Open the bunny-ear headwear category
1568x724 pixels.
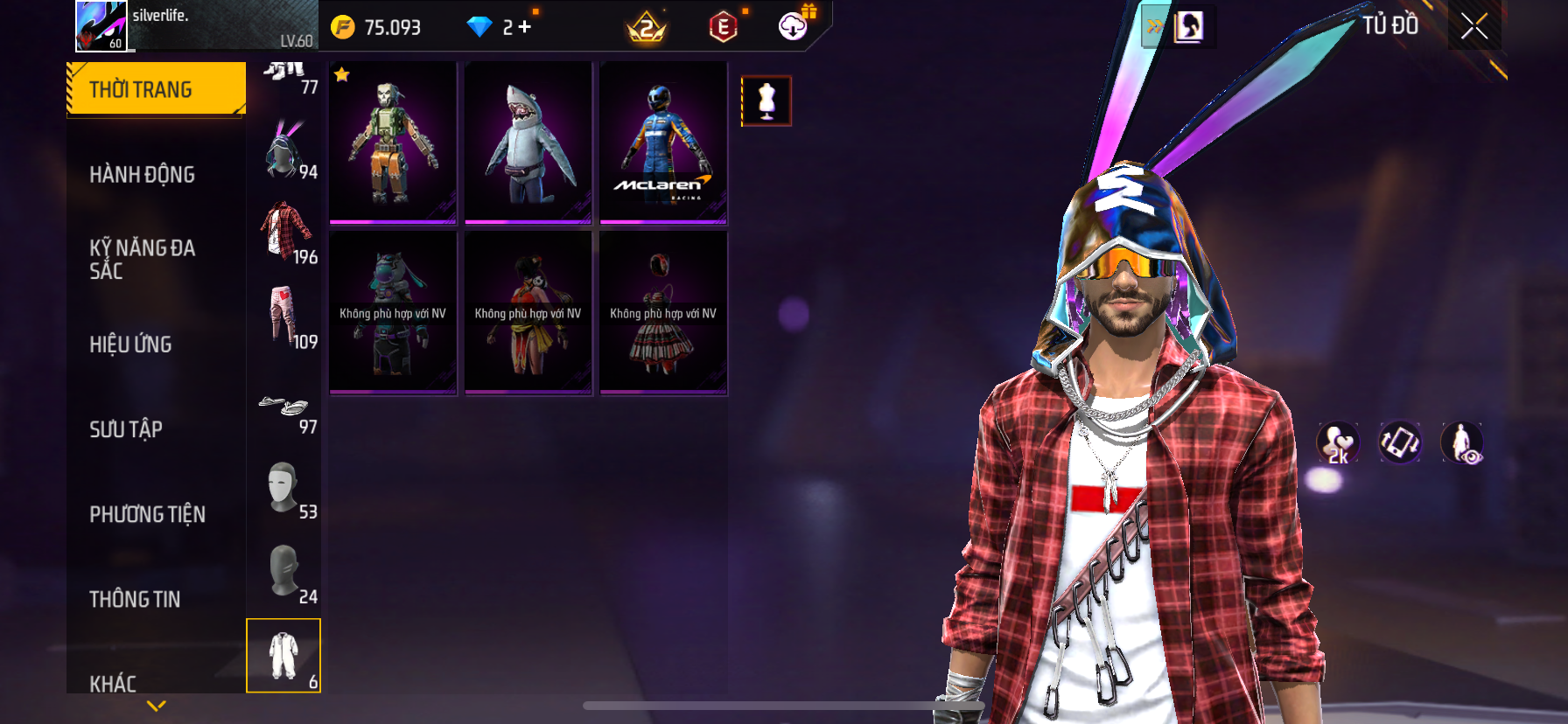284,150
